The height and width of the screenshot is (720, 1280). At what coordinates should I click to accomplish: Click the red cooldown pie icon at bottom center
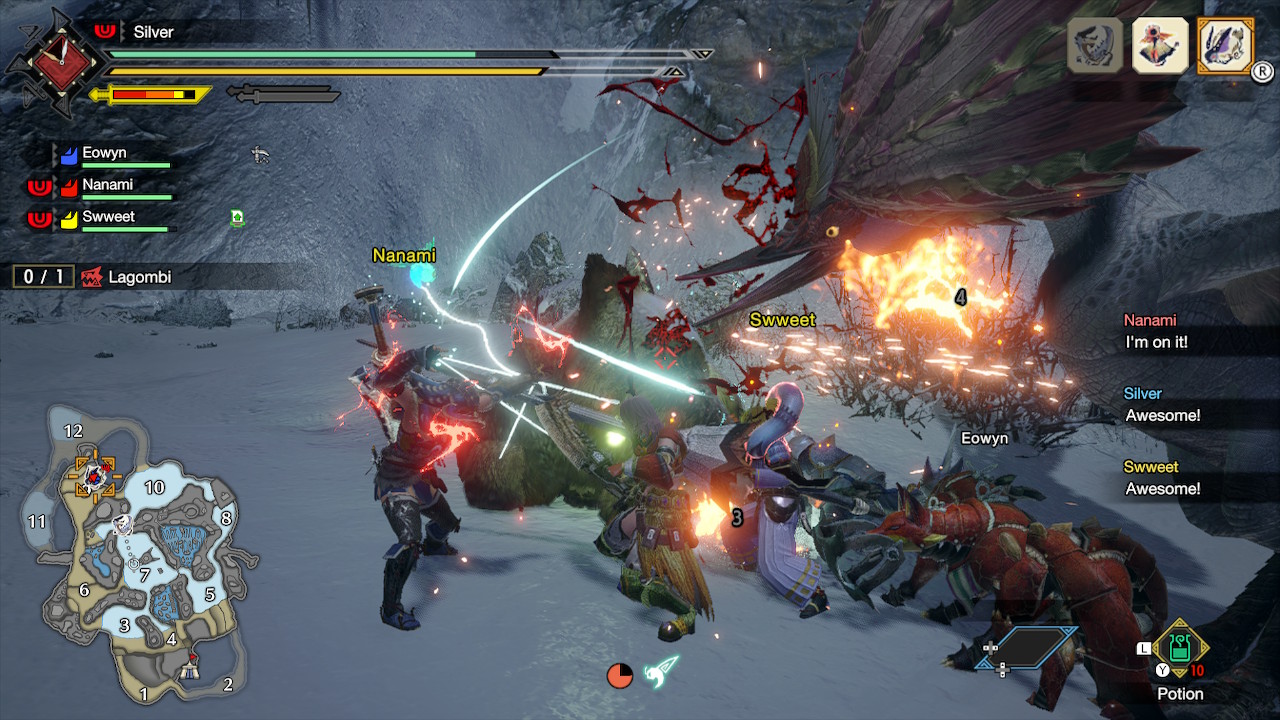(620, 676)
